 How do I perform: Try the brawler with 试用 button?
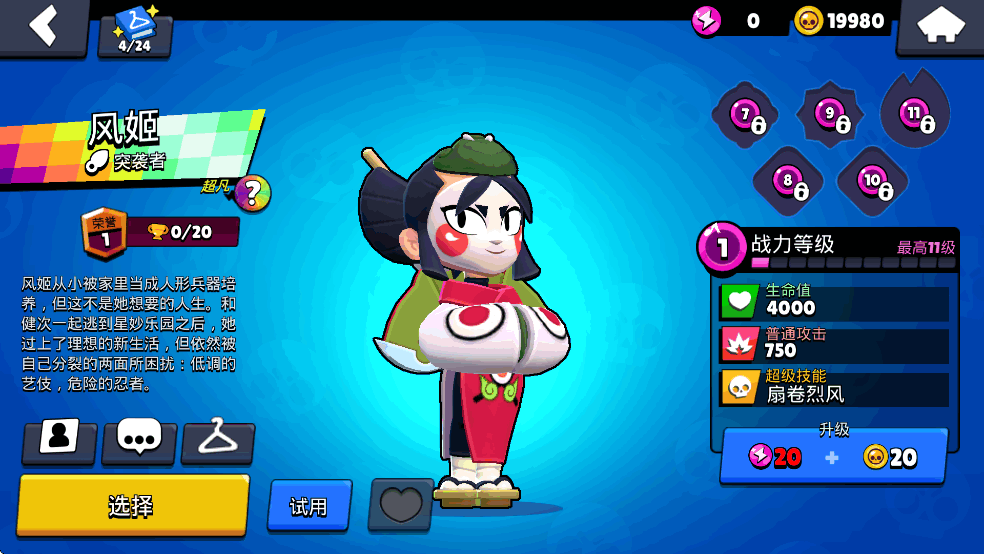pyautogui.click(x=309, y=506)
